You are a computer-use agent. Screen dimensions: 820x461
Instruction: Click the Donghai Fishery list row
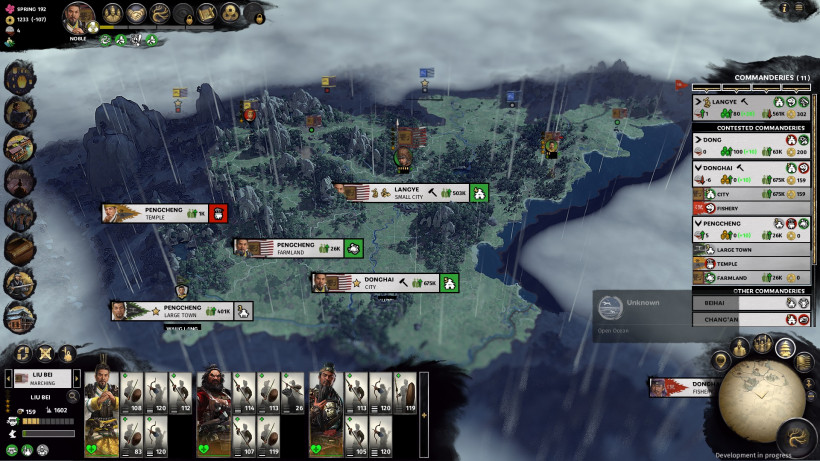tap(740, 208)
